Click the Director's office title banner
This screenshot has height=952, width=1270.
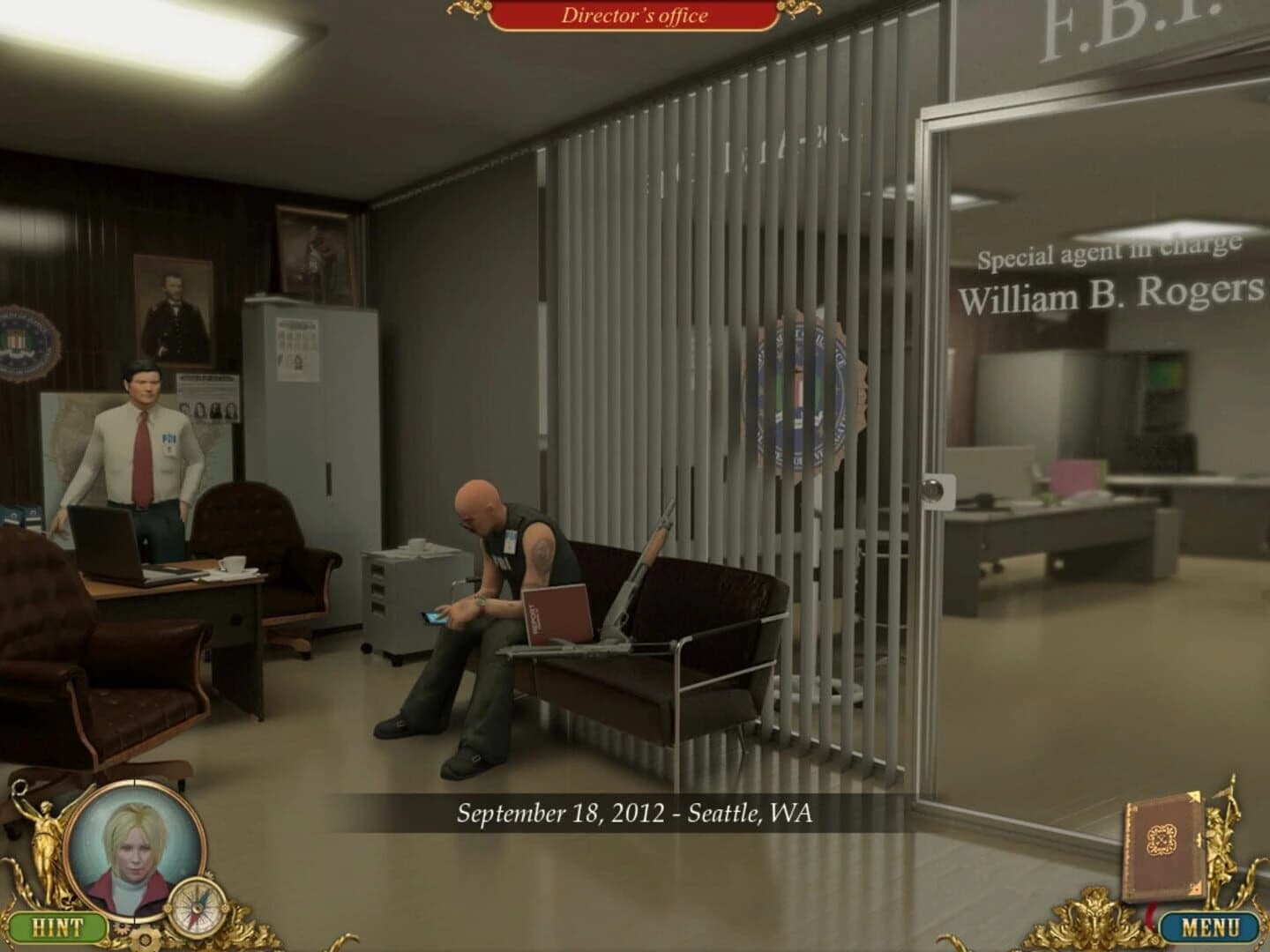point(635,15)
